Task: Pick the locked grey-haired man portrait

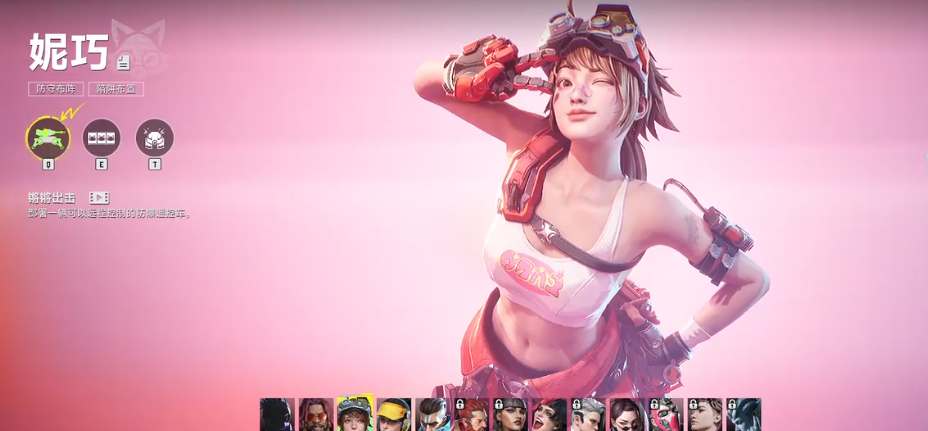Action: [x=588, y=415]
